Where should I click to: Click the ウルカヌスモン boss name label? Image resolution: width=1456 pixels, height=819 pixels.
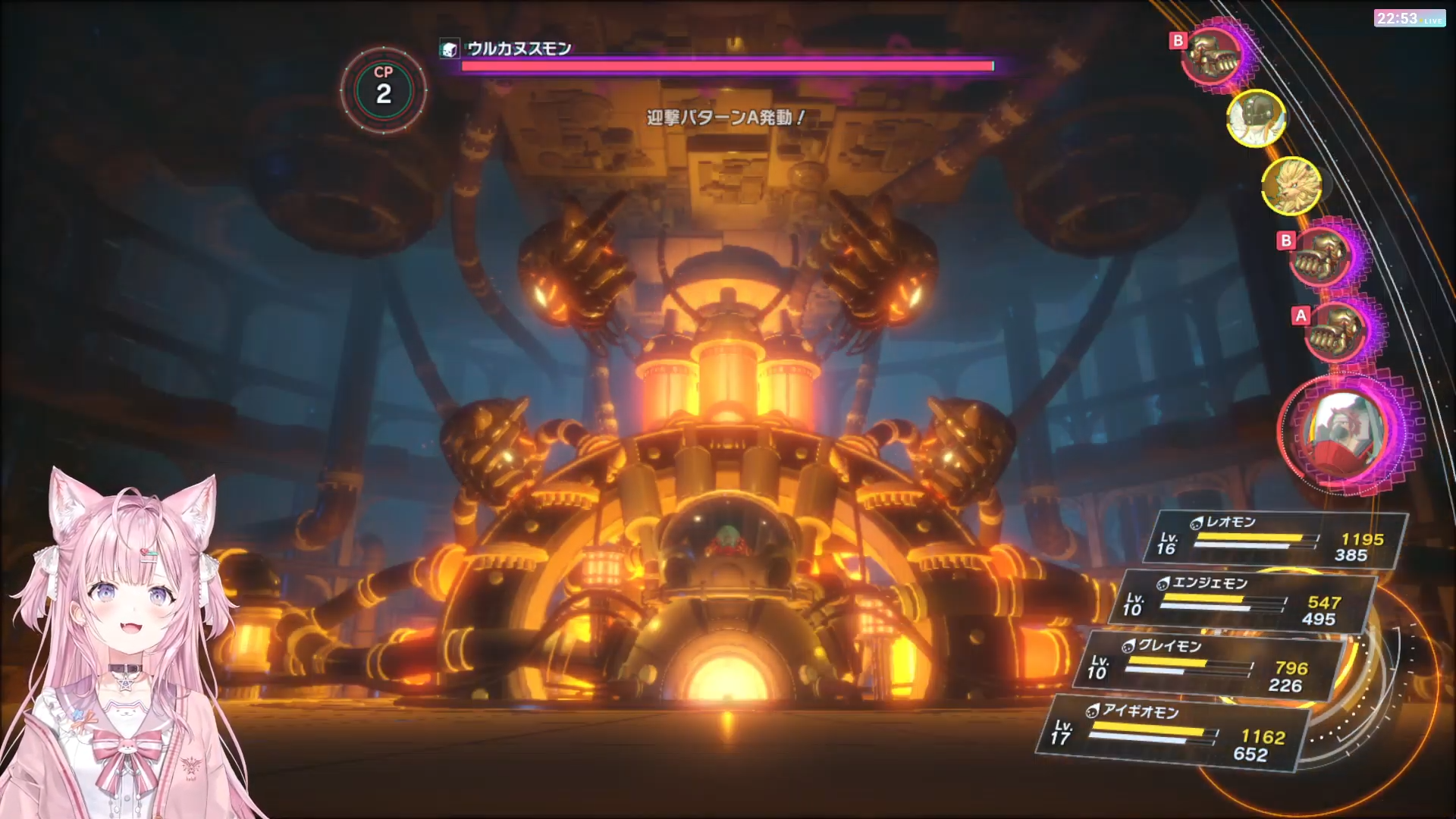tap(519, 49)
